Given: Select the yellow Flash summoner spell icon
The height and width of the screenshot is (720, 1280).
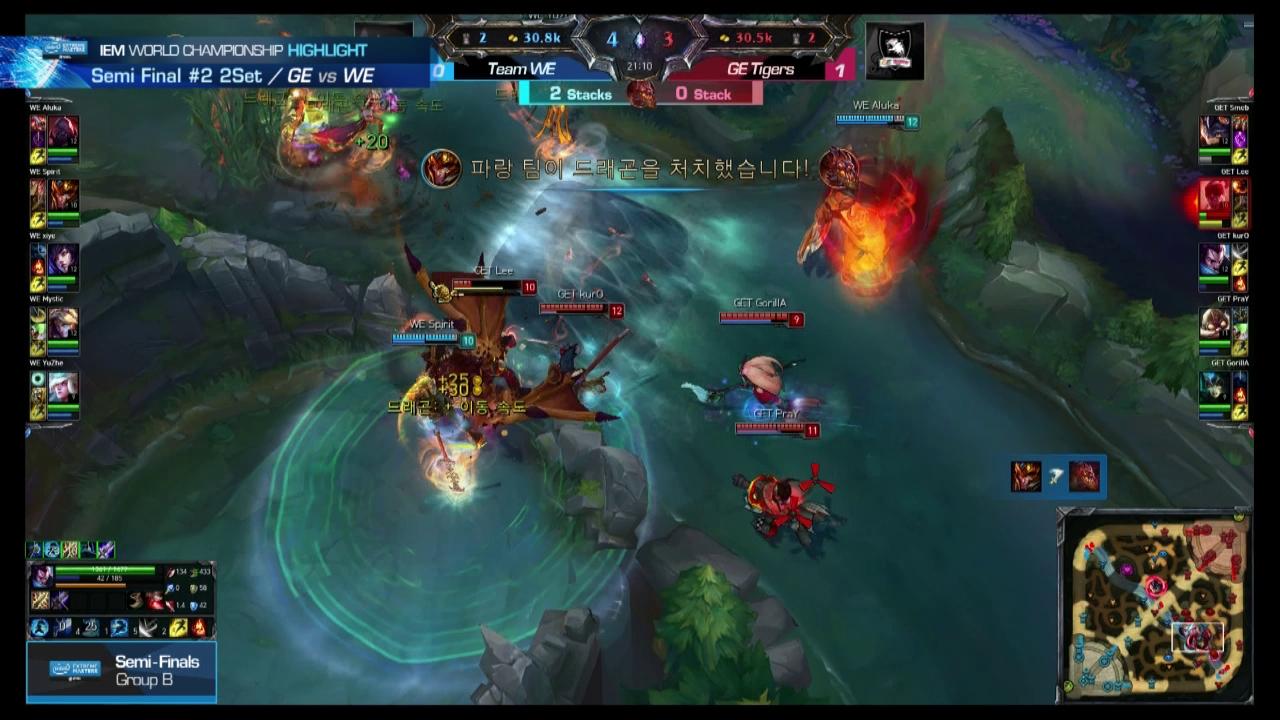Looking at the screenshot, I should tap(178, 627).
